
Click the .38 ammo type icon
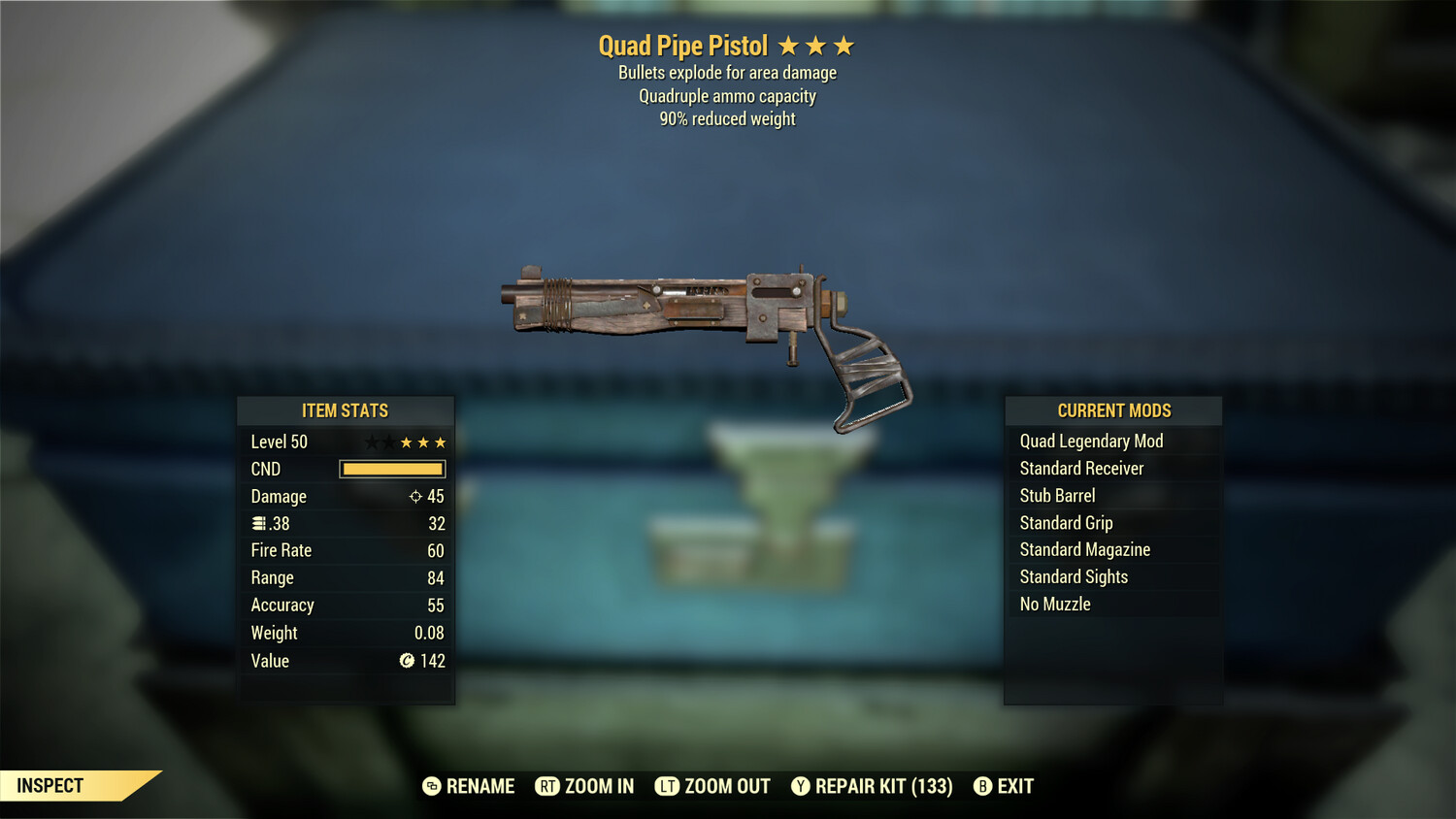[x=258, y=523]
